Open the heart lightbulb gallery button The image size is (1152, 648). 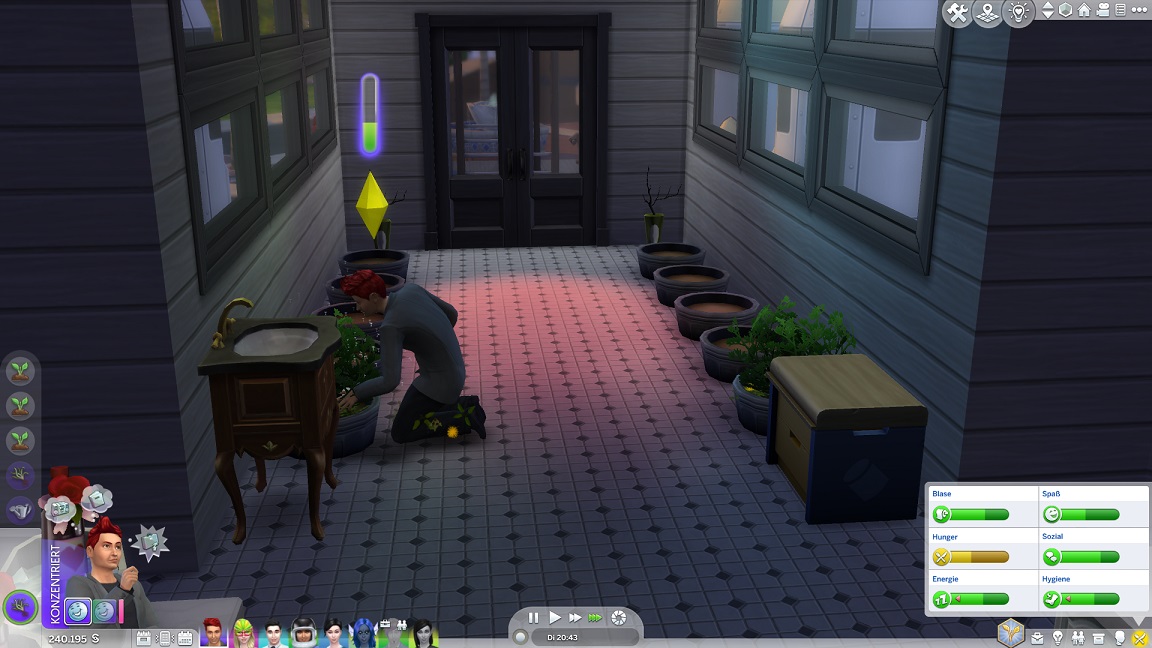[x=1018, y=13]
